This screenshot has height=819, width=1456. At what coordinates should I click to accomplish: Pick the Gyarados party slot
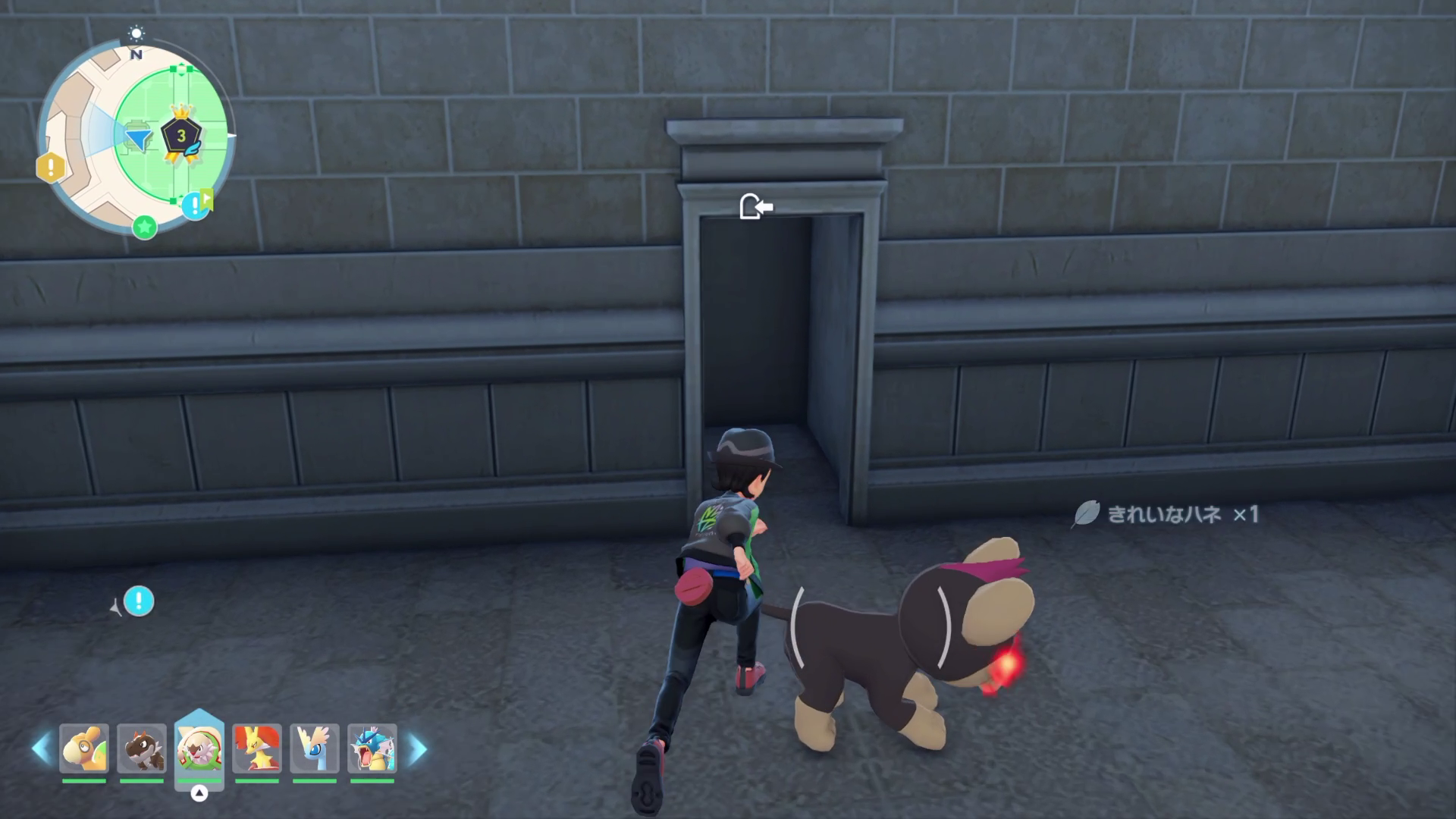point(372,748)
